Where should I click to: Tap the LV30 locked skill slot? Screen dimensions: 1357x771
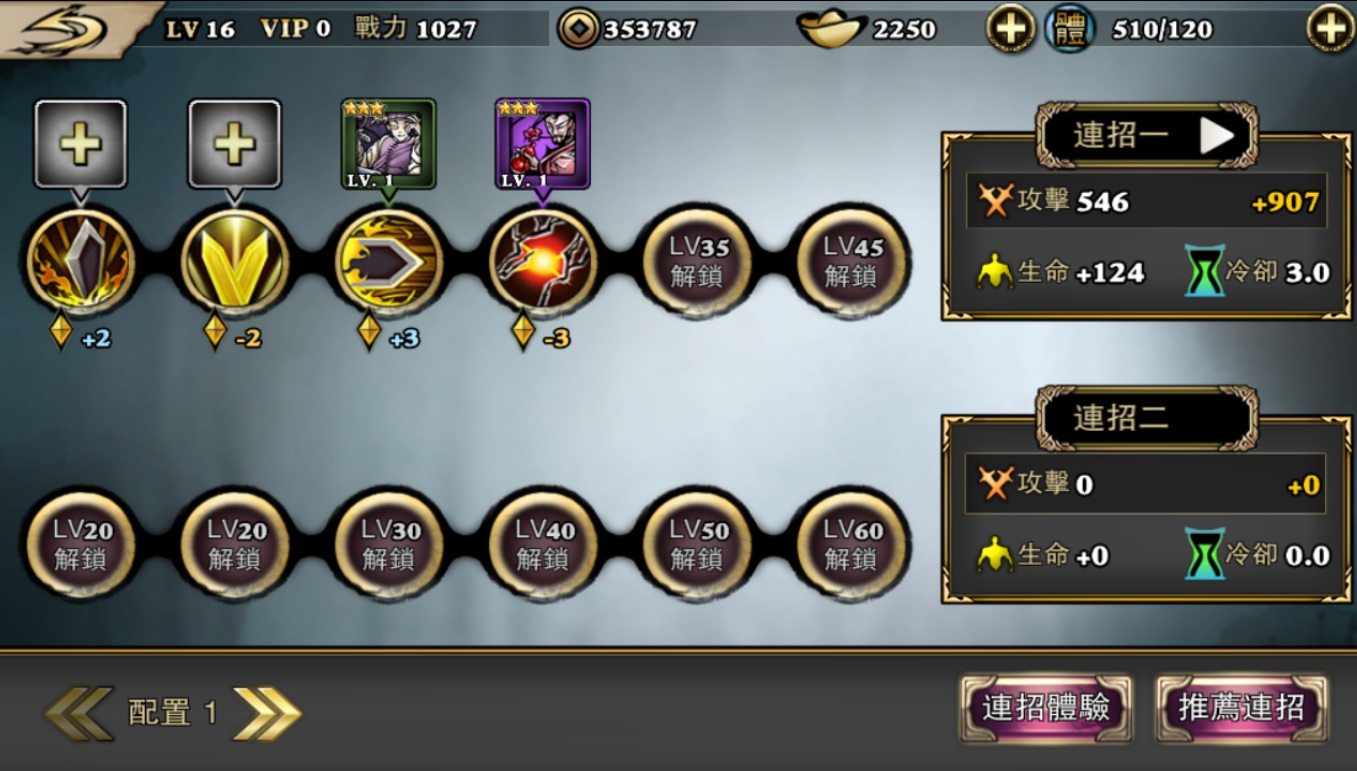pyautogui.click(x=389, y=545)
